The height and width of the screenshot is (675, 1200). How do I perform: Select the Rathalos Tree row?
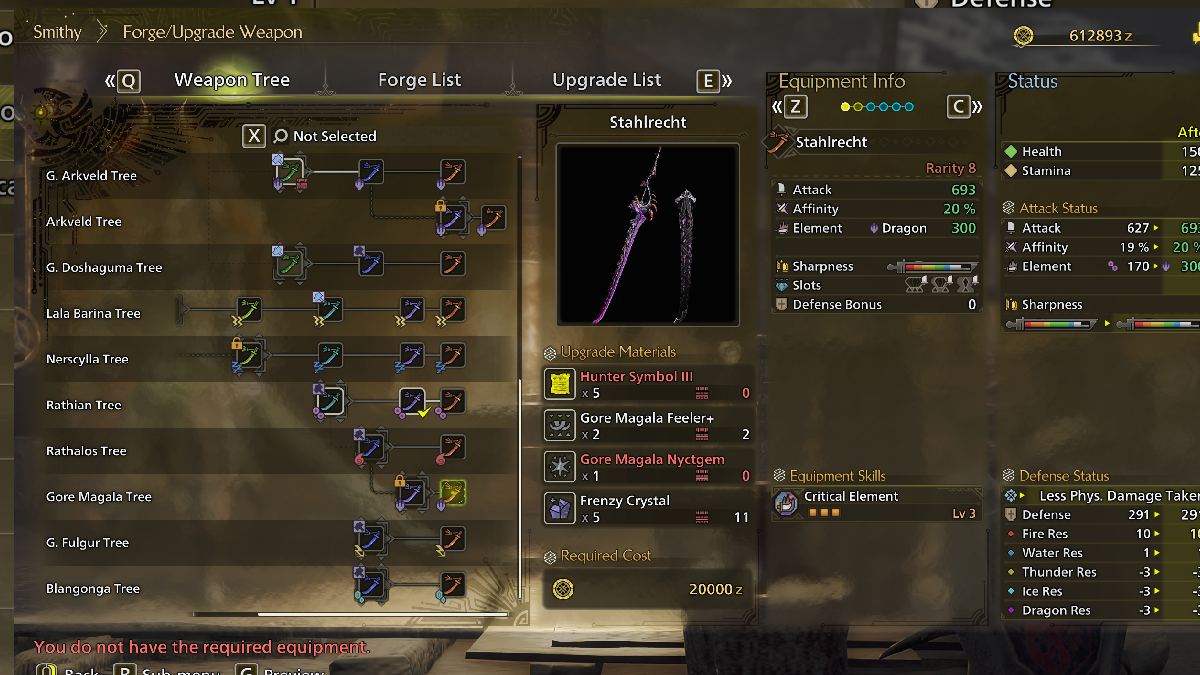(x=87, y=452)
